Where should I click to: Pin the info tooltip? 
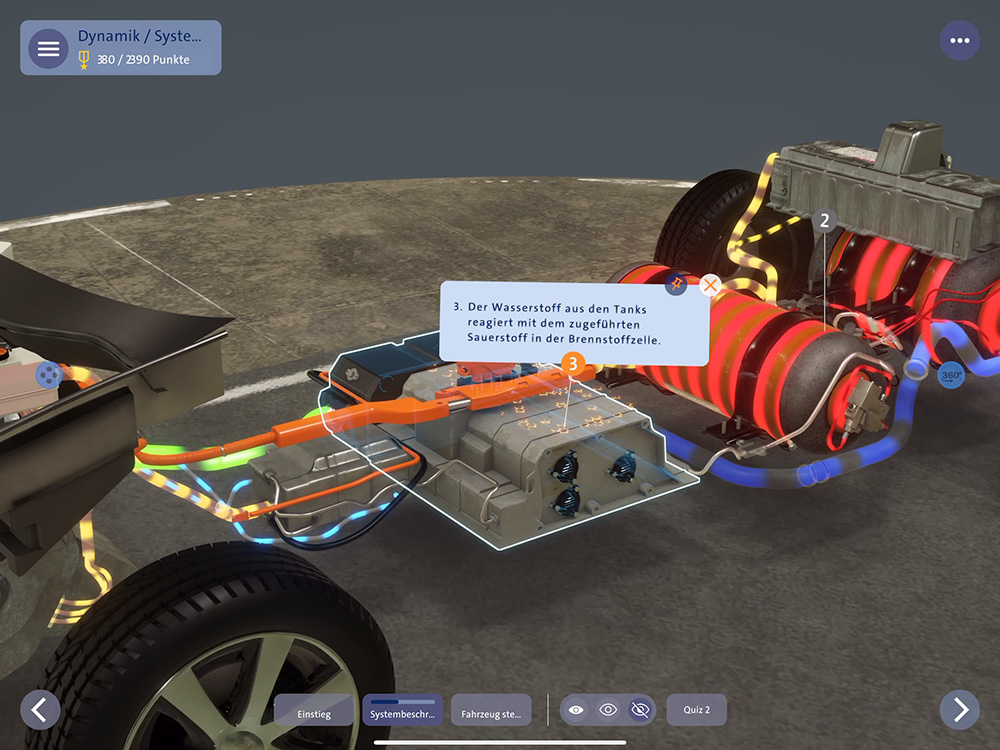coord(677,284)
